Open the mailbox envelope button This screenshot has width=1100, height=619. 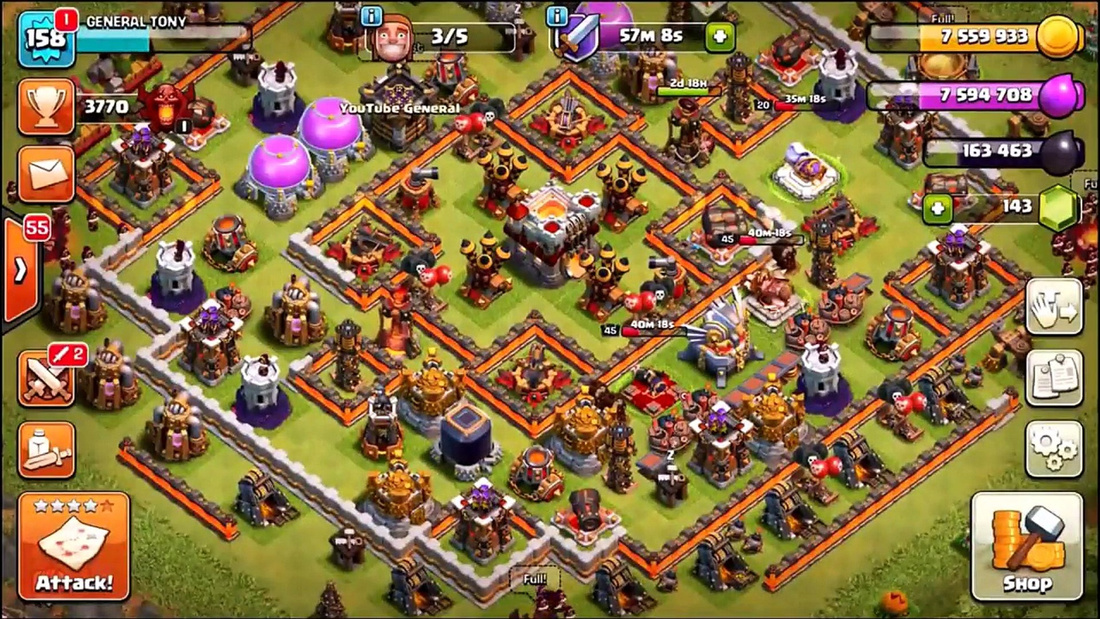point(46,175)
